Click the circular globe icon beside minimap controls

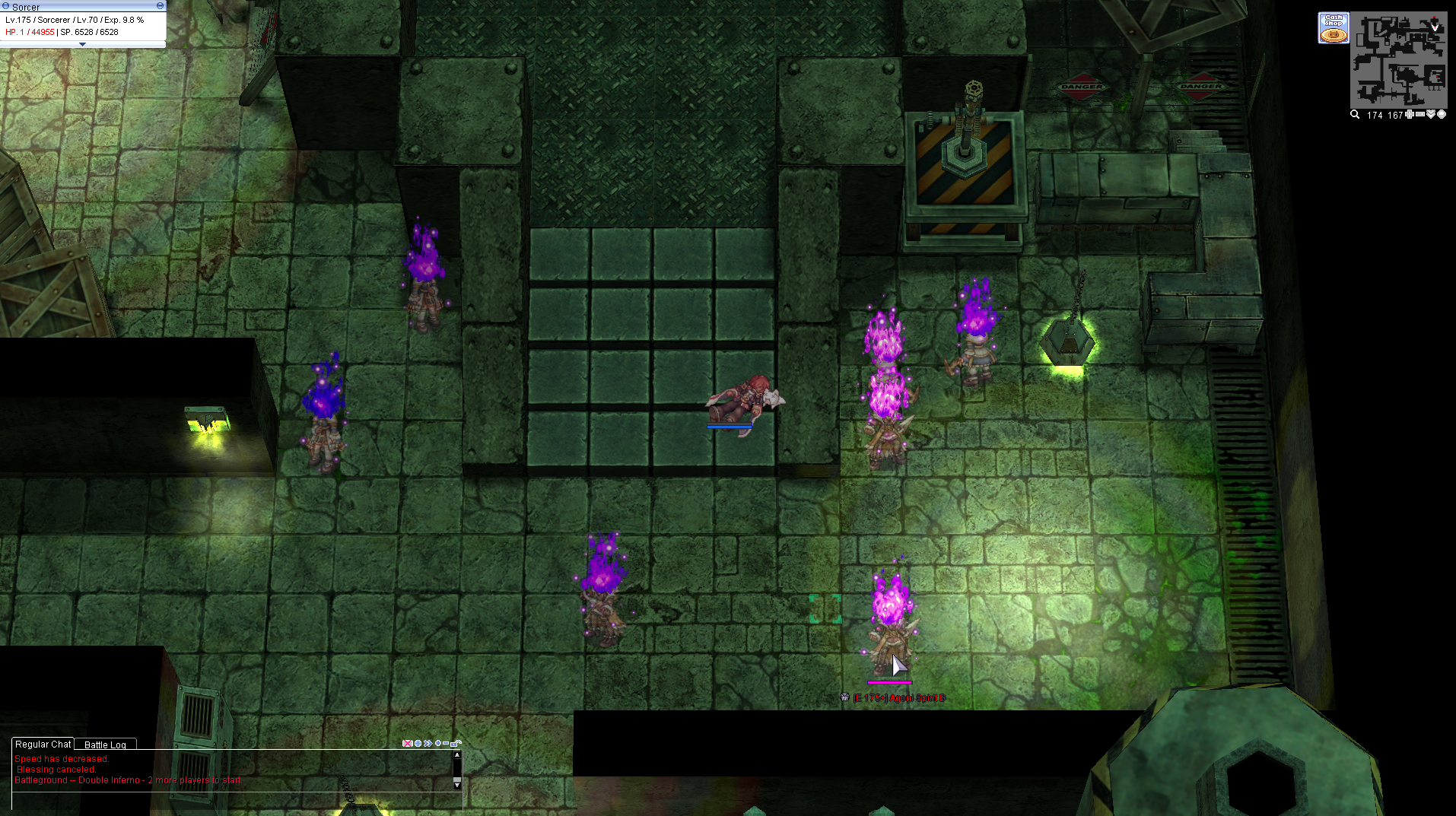pyautogui.click(x=1443, y=115)
